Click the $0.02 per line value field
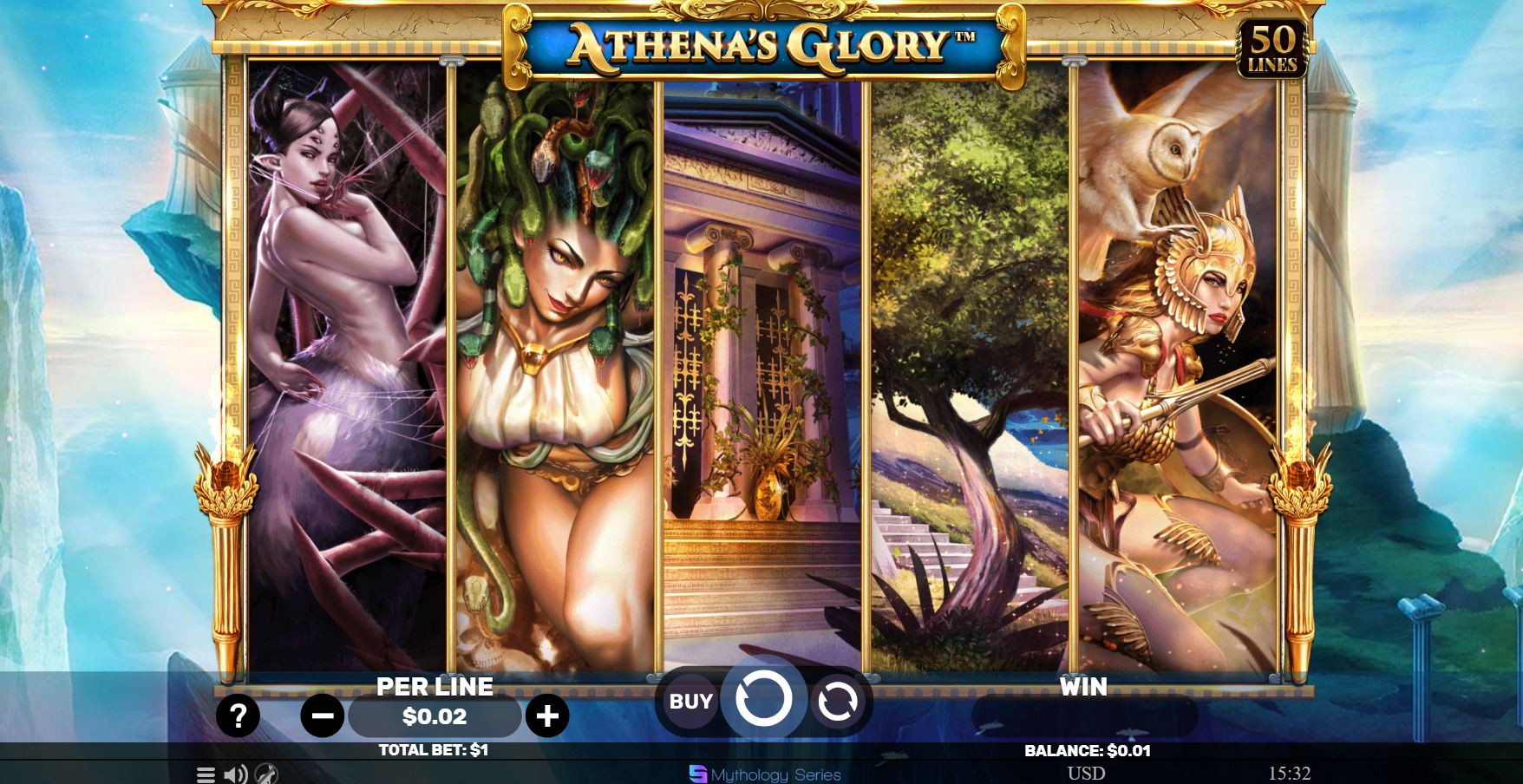This screenshot has height=784, width=1523. click(434, 716)
